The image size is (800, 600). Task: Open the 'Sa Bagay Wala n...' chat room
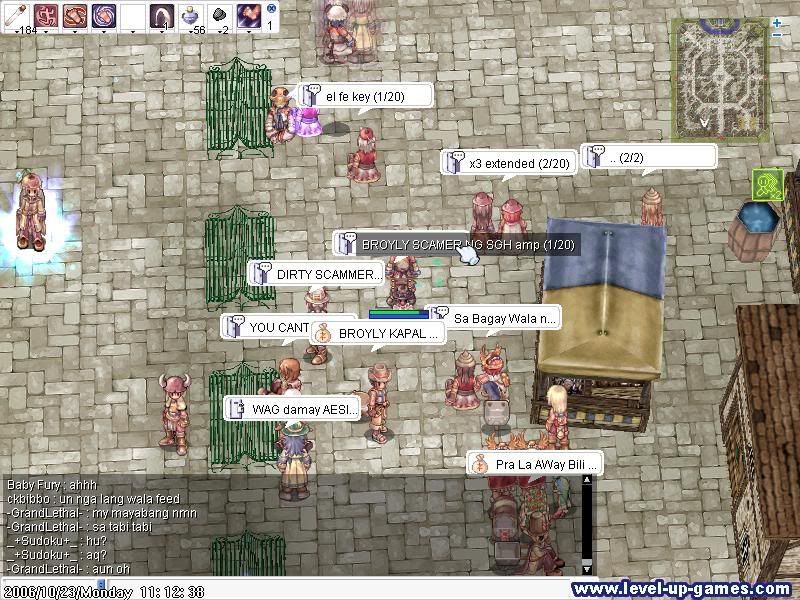[x=497, y=318]
